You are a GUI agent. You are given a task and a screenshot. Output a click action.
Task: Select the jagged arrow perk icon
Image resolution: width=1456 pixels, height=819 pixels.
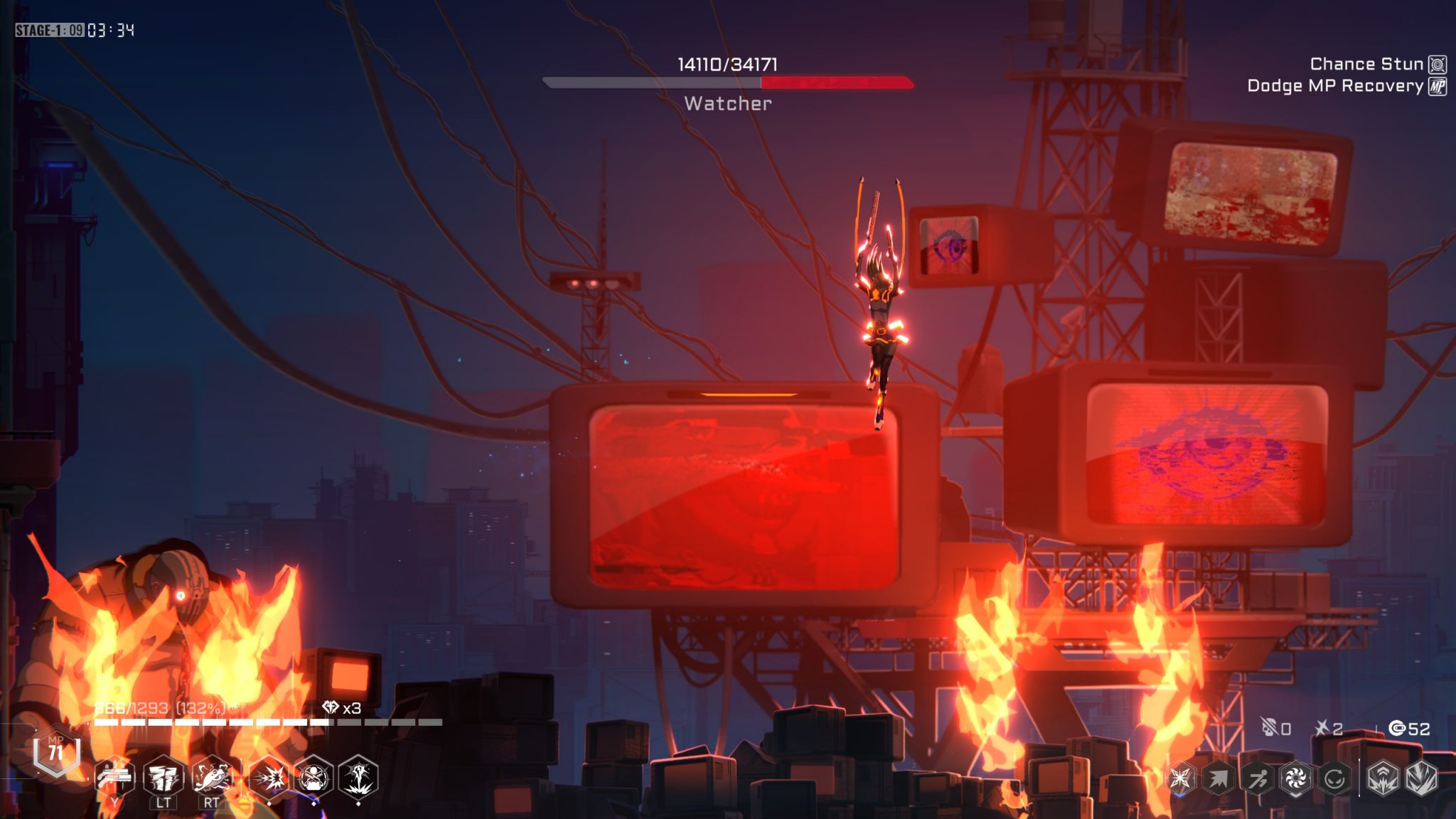coord(1219,778)
